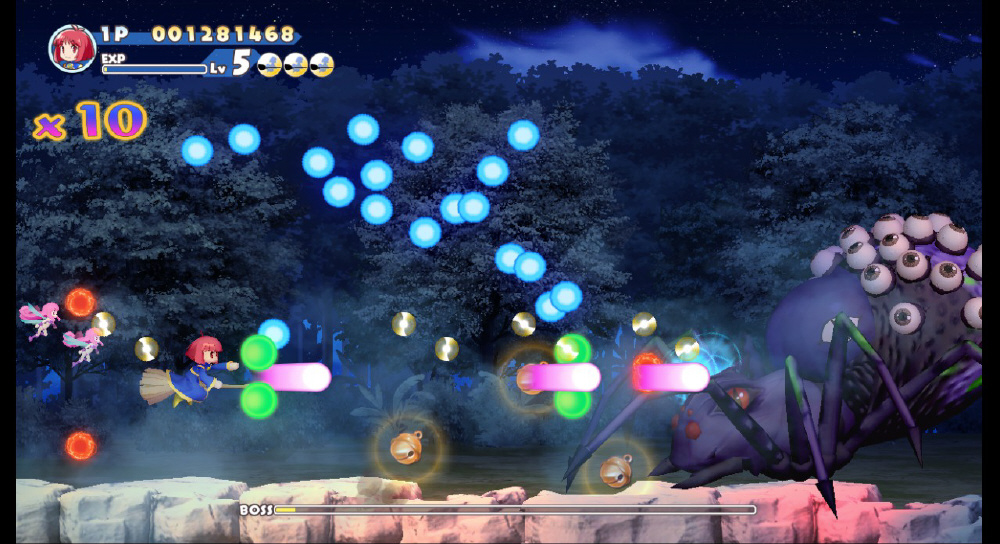Click the red-haired witch player portrait
Viewport: 1000px width, 544px height.
72,48
